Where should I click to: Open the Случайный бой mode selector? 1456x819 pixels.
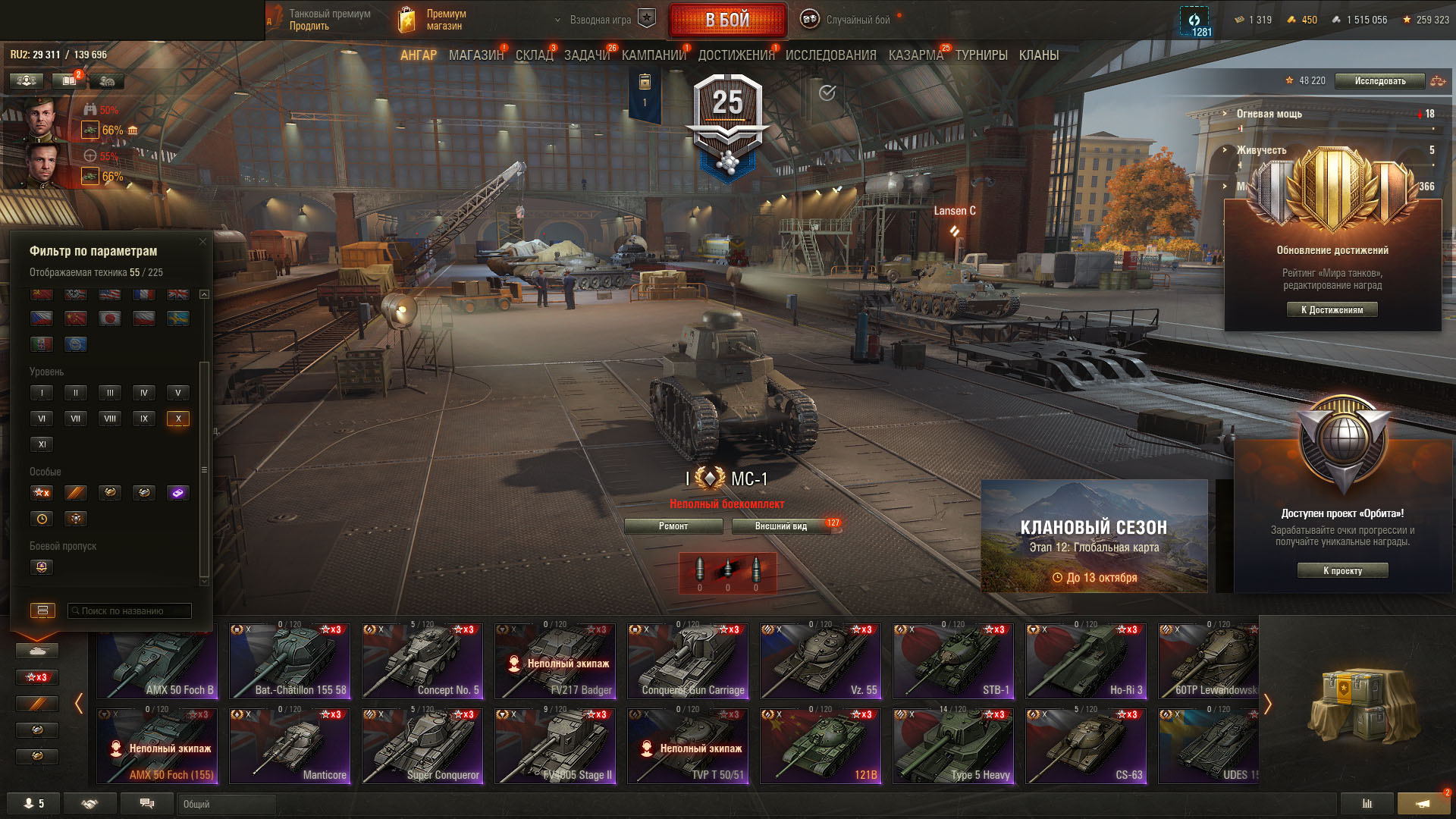click(x=857, y=20)
